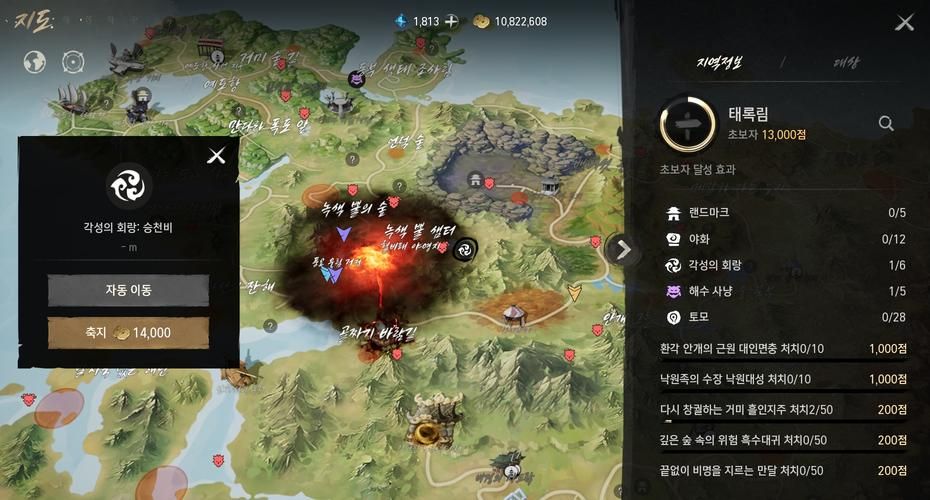Click the 자동 이동 auto-move button

(128, 290)
